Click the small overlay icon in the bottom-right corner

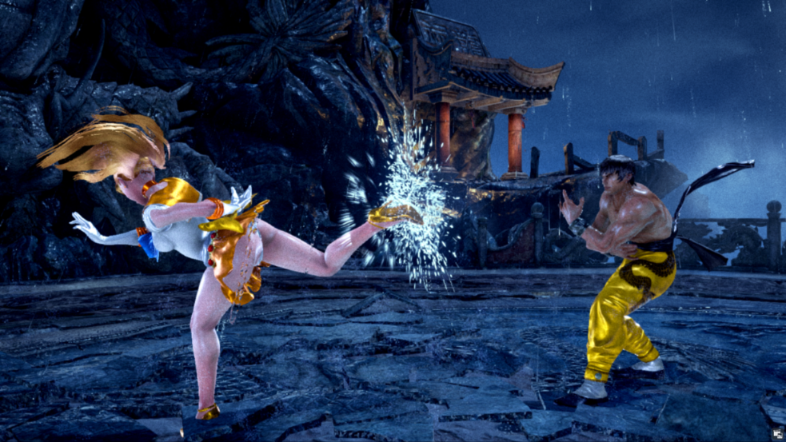click(x=776, y=433)
